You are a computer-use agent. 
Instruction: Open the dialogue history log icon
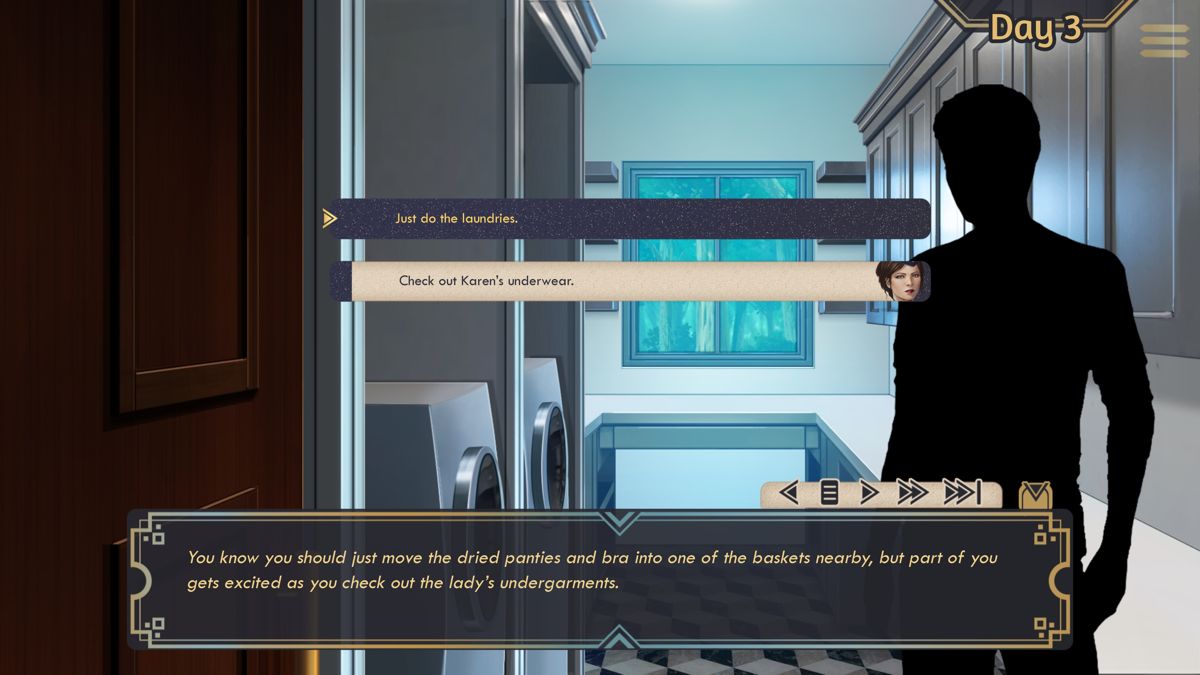(x=829, y=493)
